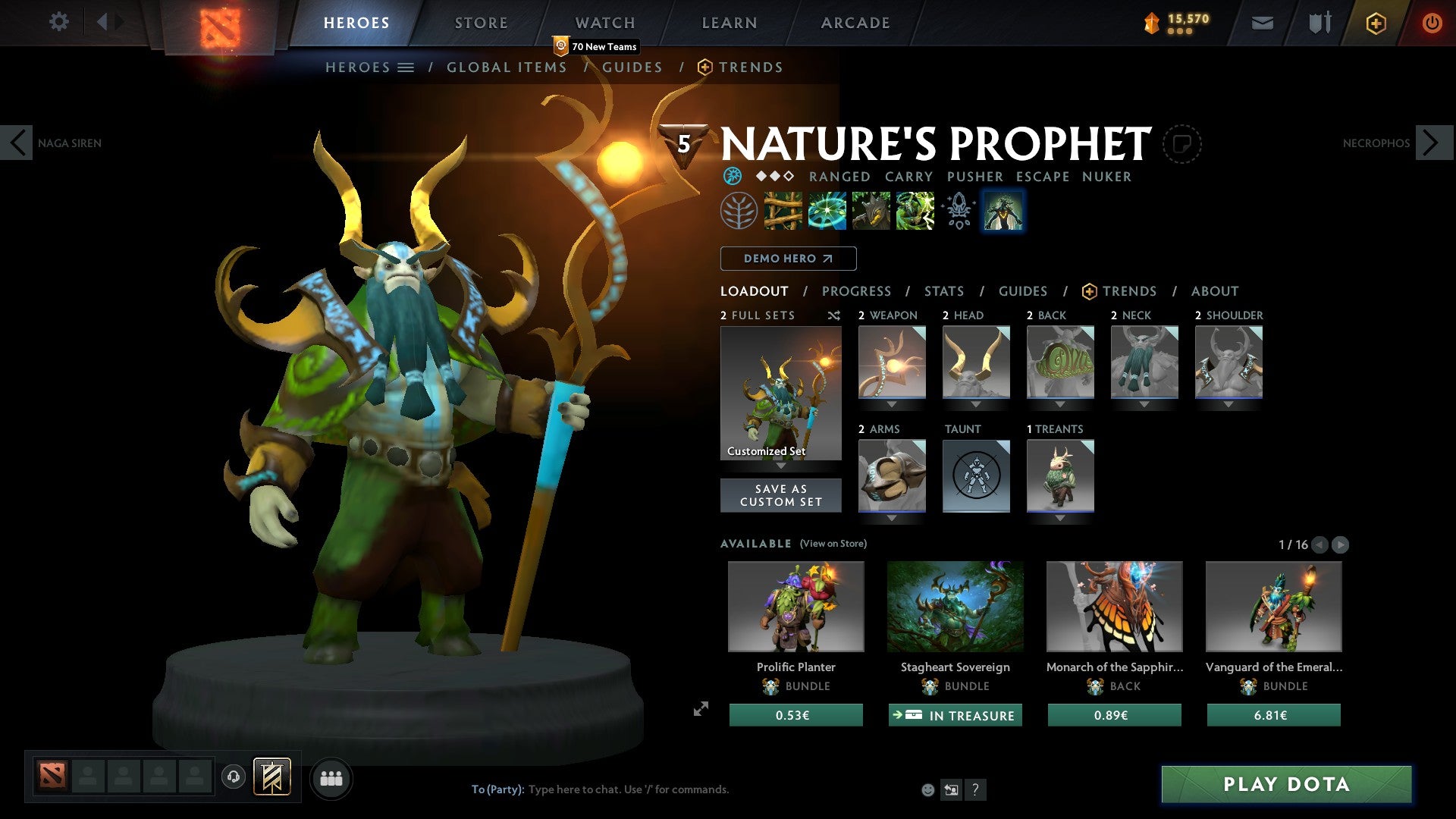Screen dimensions: 1456x819
Task: Open party members icon near Play Dota
Action: (x=331, y=777)
